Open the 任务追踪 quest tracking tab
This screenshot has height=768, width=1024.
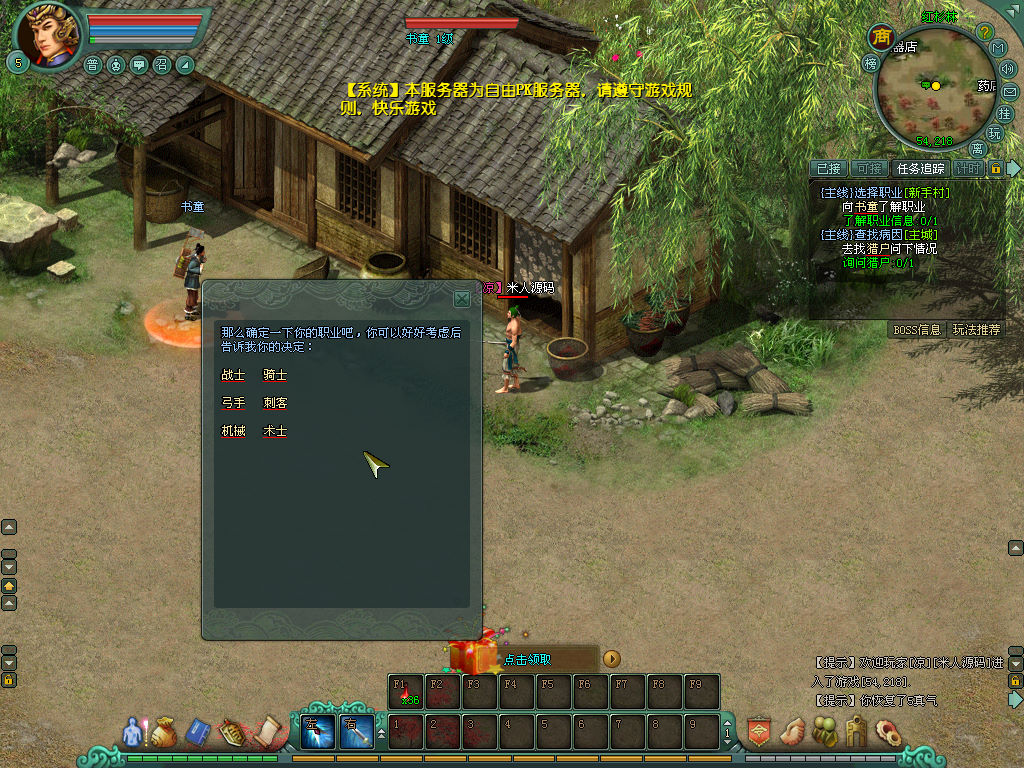click(919, 169)
